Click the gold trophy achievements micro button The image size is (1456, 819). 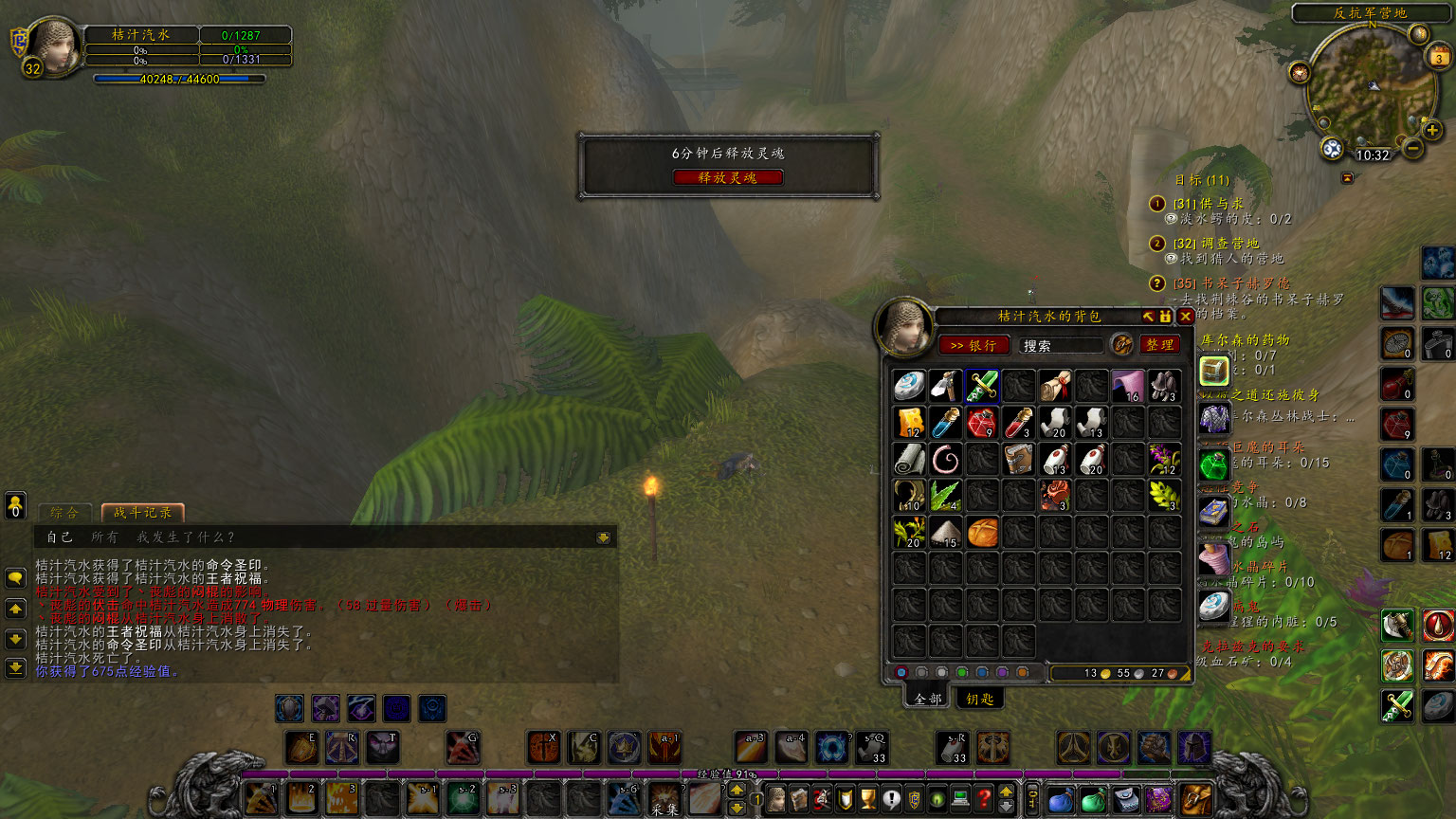(868, 799)
